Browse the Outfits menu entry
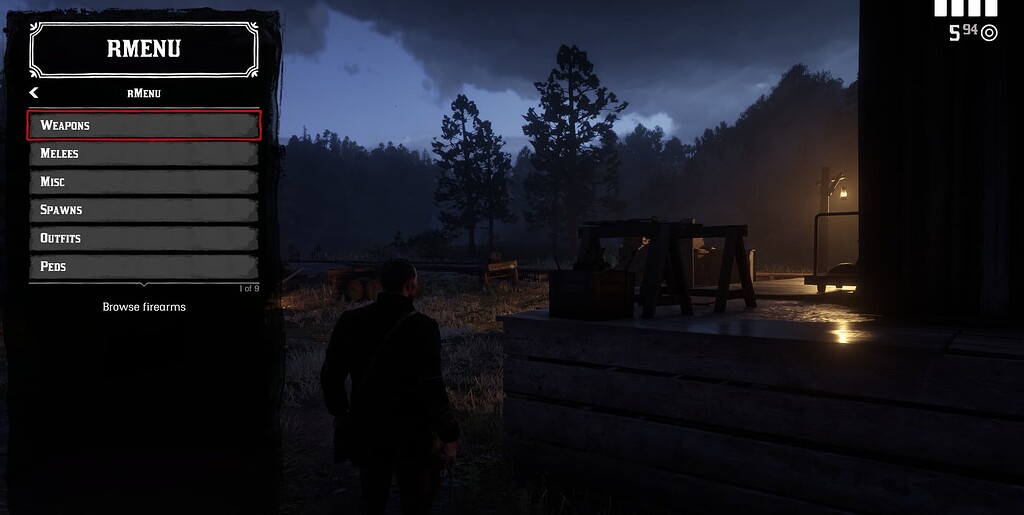The image size is (1024, 515). click(x=144, y=238)
